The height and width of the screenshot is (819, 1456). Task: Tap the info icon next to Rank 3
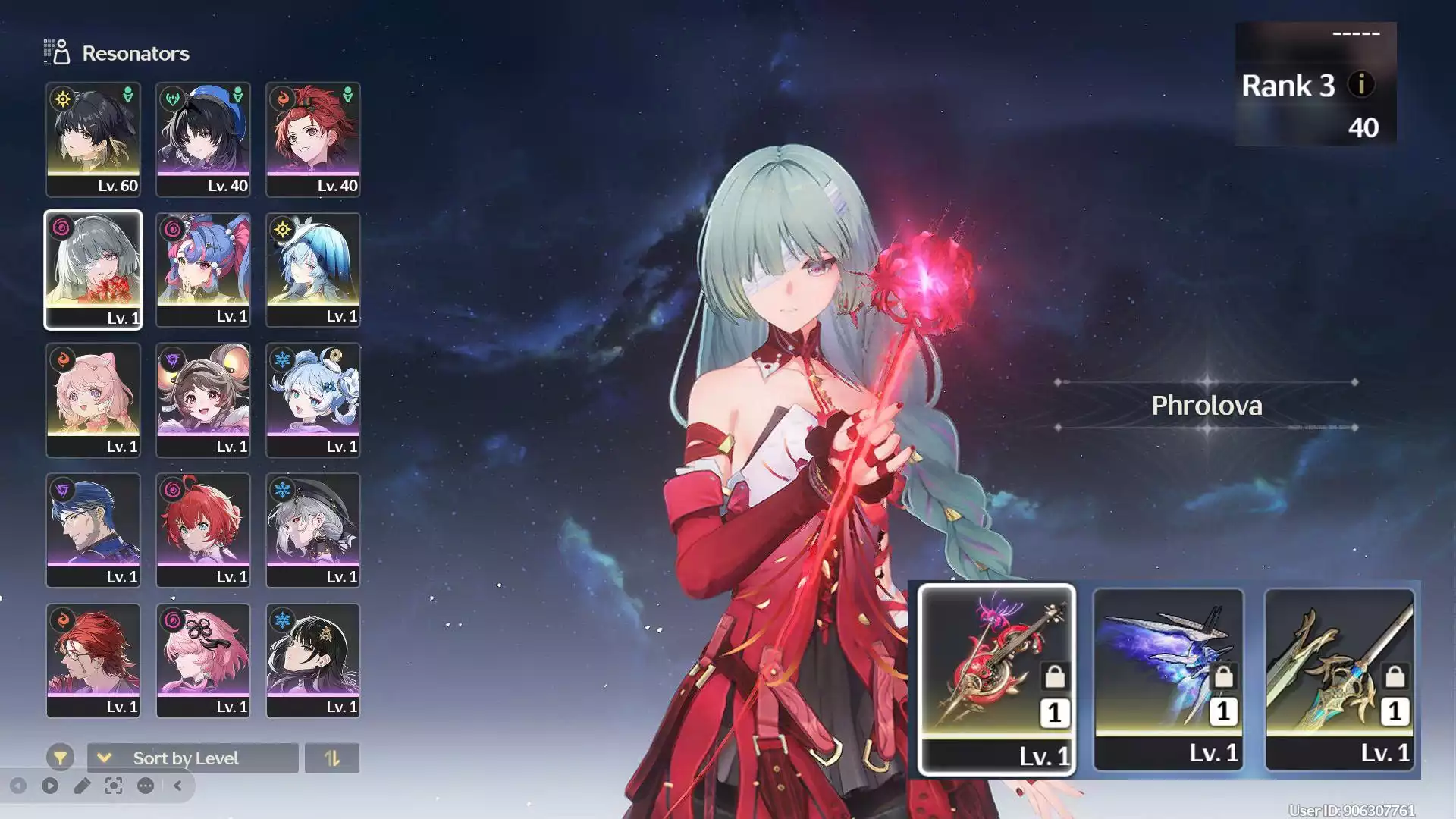tap(1362, 86)
